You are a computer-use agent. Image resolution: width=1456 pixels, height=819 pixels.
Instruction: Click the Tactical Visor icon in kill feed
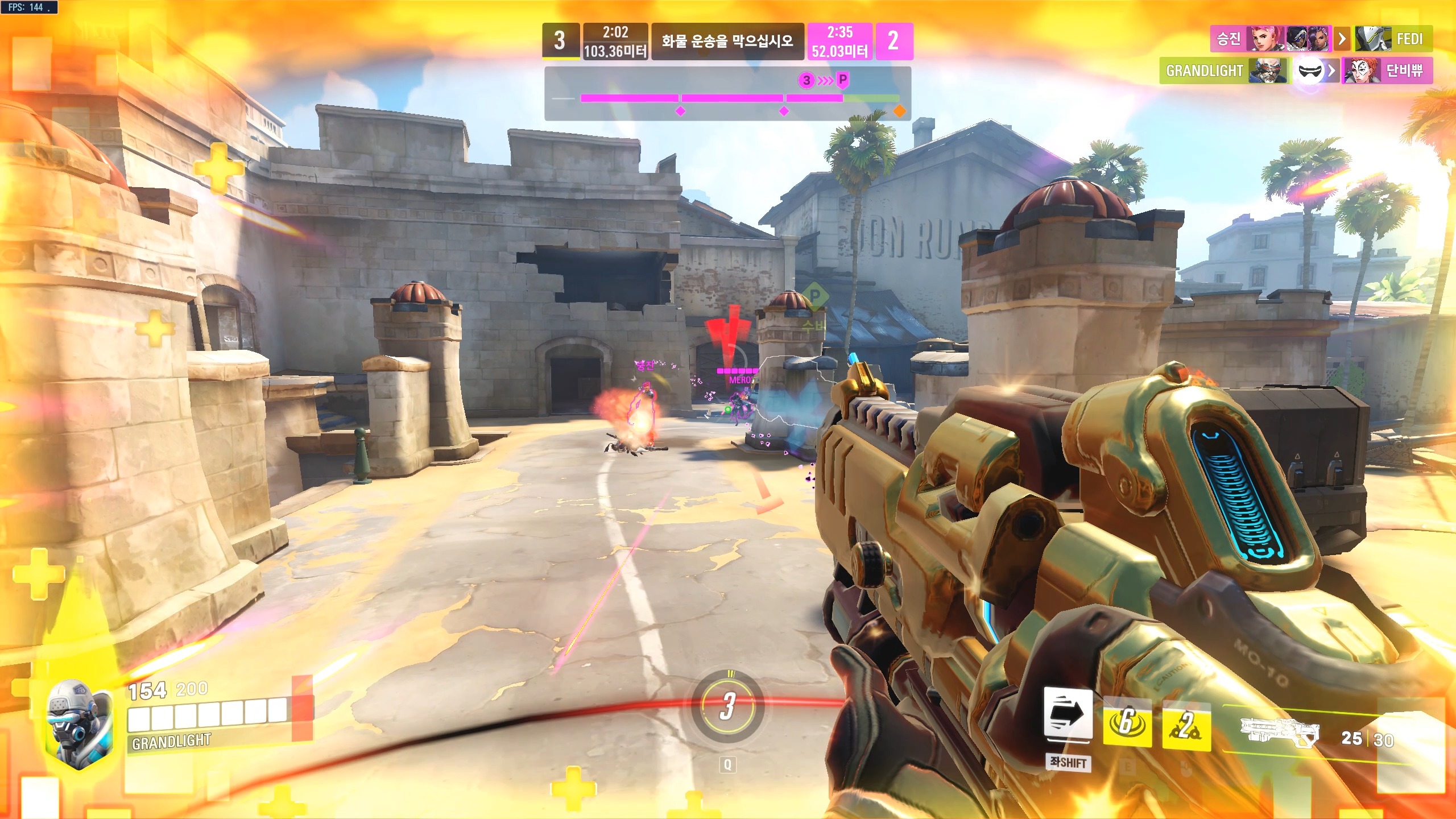coord(1310,71)
